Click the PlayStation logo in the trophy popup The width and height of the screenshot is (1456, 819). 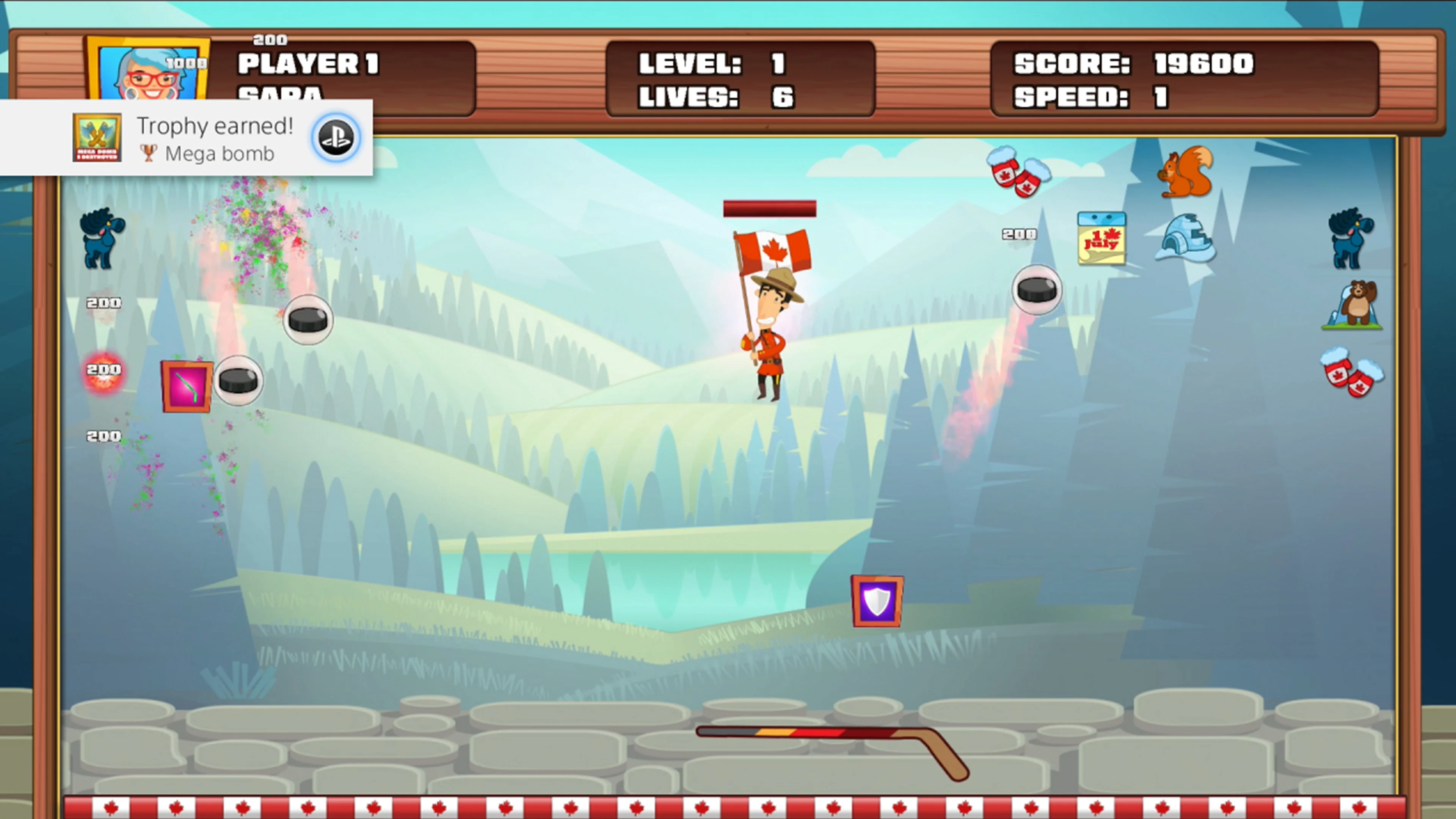[x=335, y=137]
